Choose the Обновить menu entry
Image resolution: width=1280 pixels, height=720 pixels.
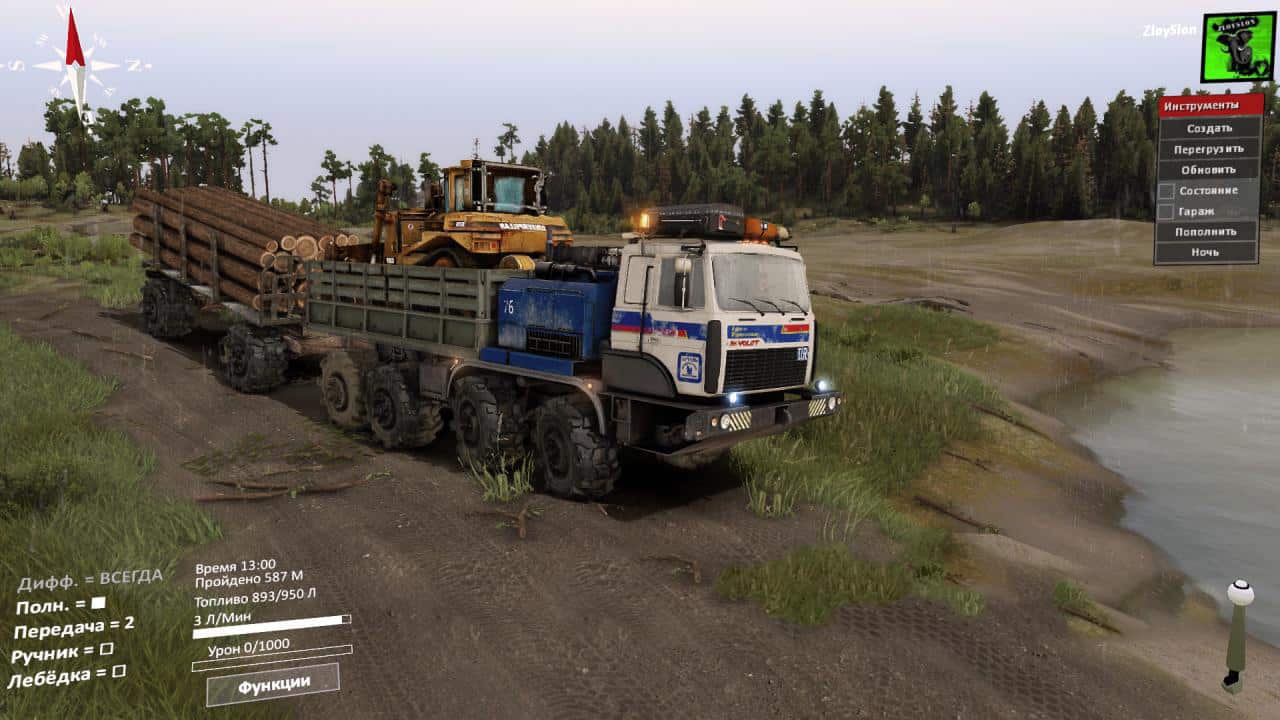[x=1209, y=169]
